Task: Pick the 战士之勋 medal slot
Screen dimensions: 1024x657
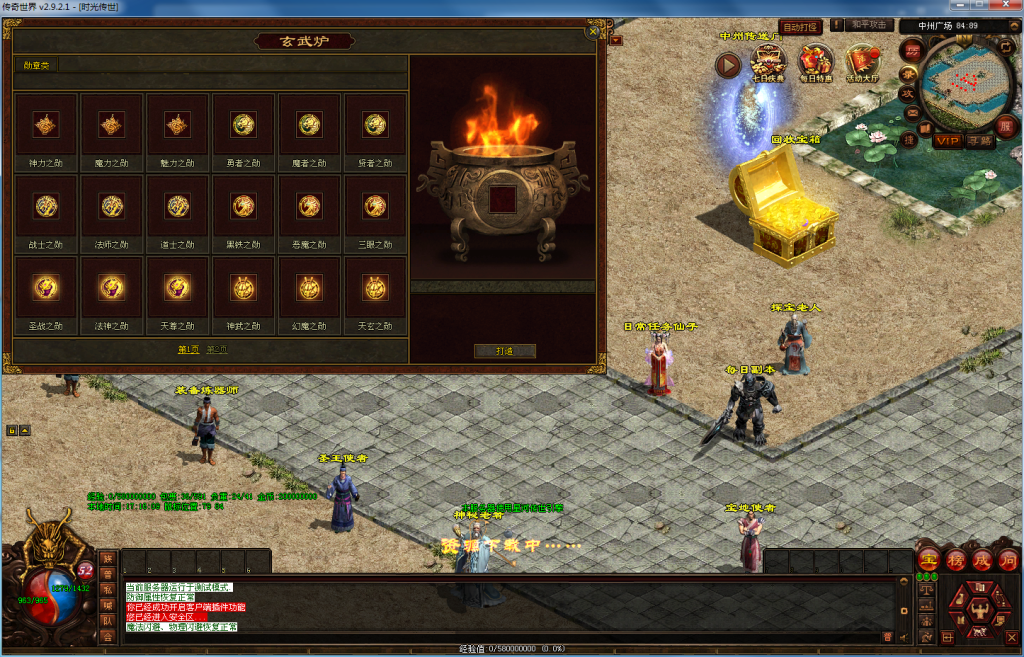Action: coord(46,207)
